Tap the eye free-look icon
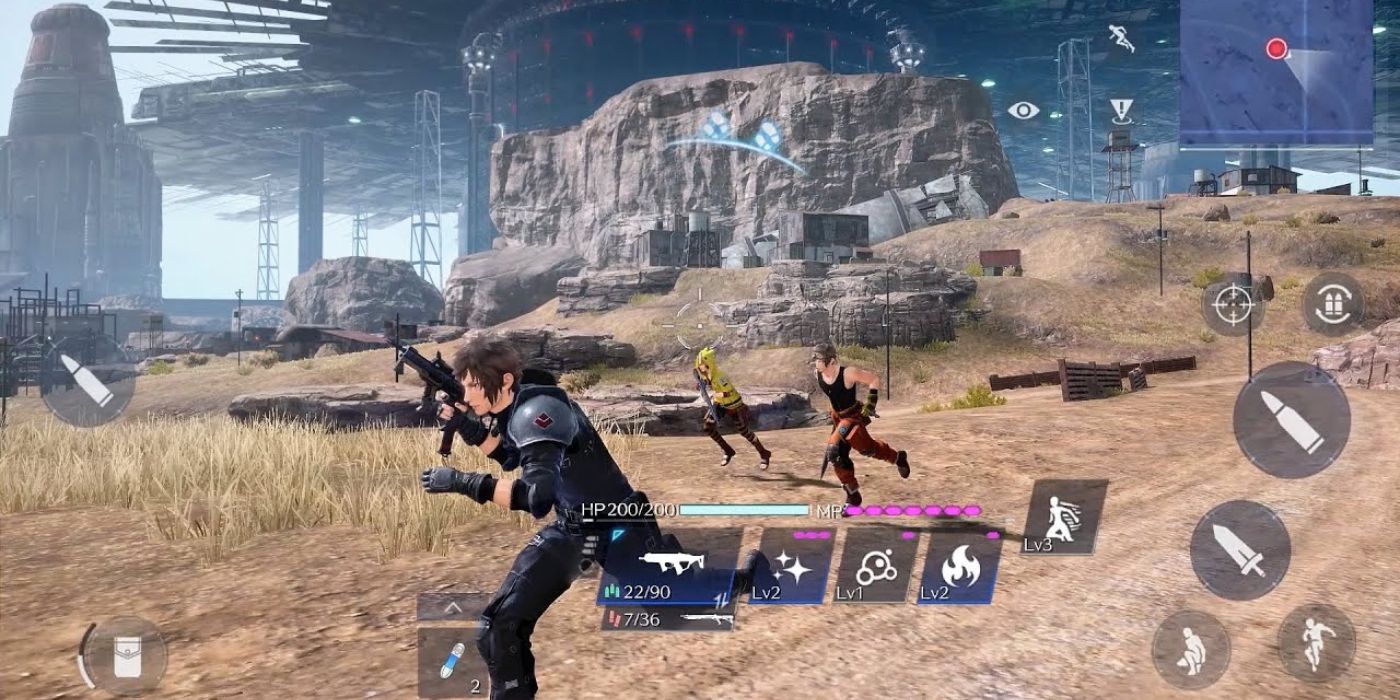The image size is (1400, 700). pyautogui.click(x=1023, y=110)
